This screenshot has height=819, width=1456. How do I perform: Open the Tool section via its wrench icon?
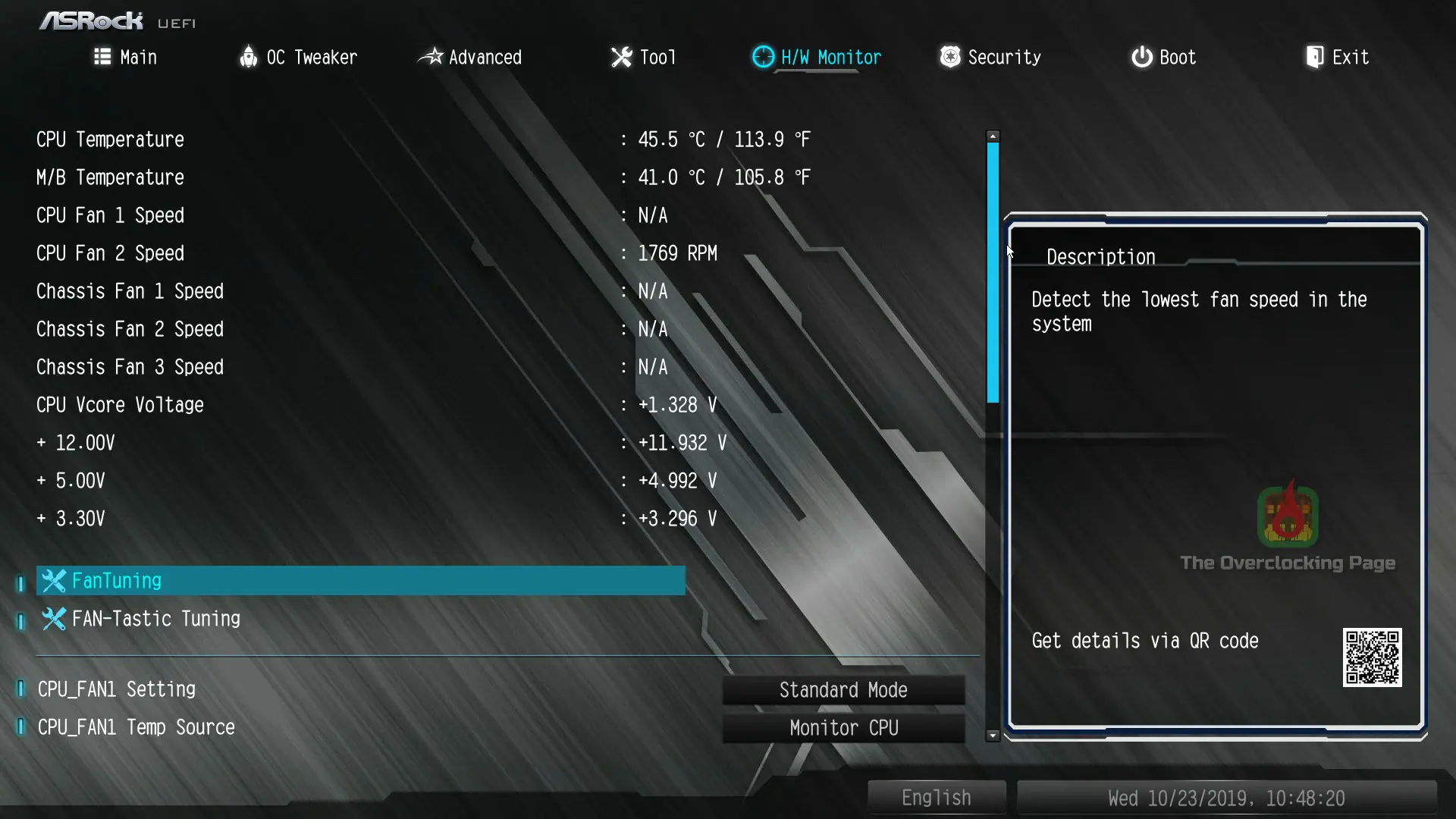click(x=621, y=57)
